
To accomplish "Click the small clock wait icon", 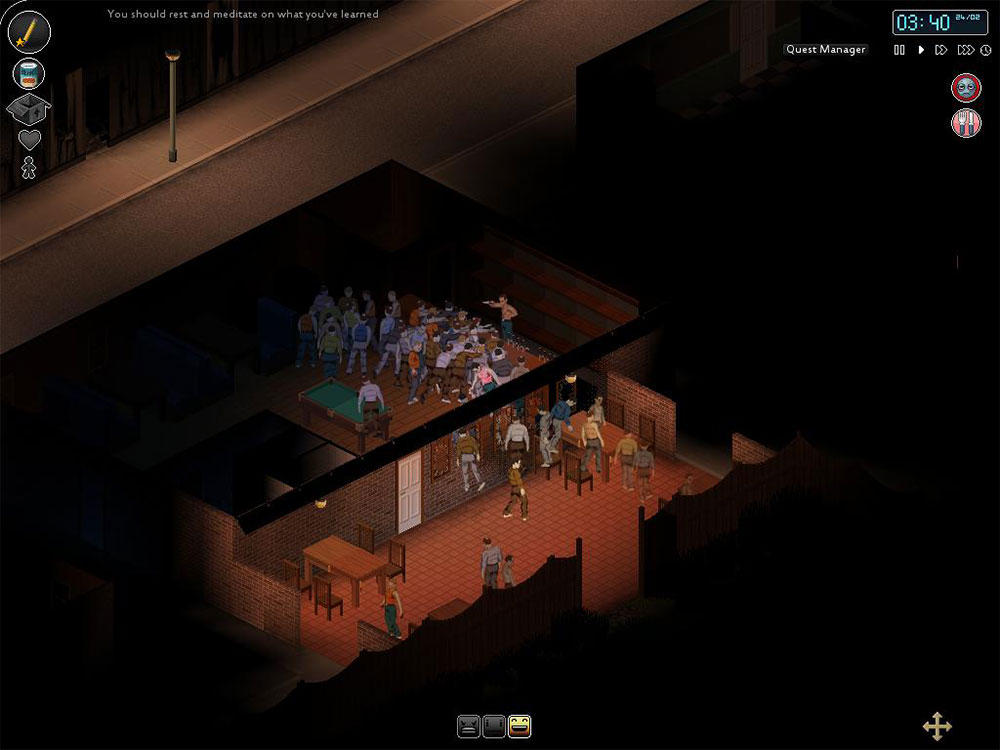I will coord(985,50).
